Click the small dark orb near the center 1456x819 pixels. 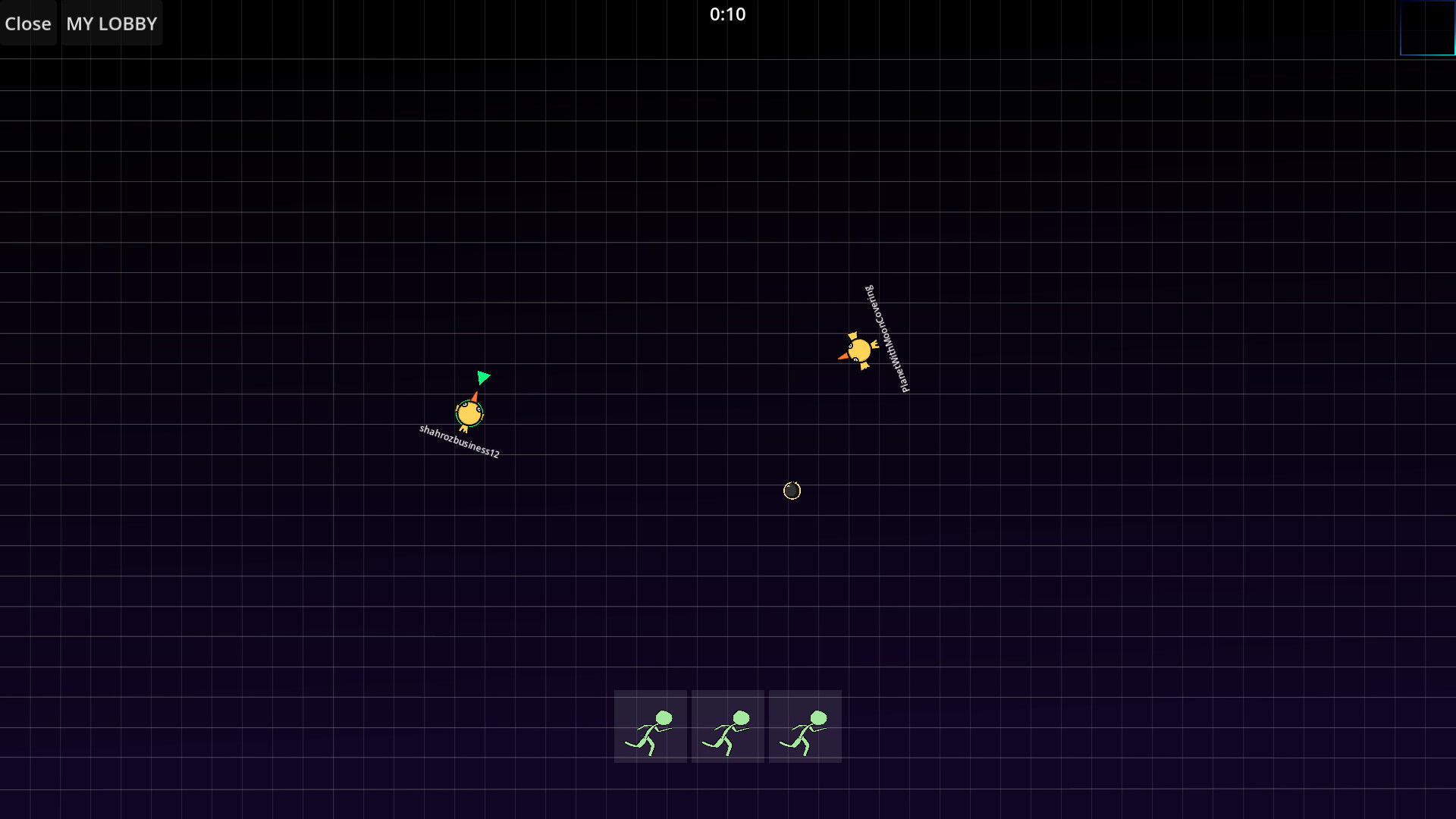pos(791,491)
